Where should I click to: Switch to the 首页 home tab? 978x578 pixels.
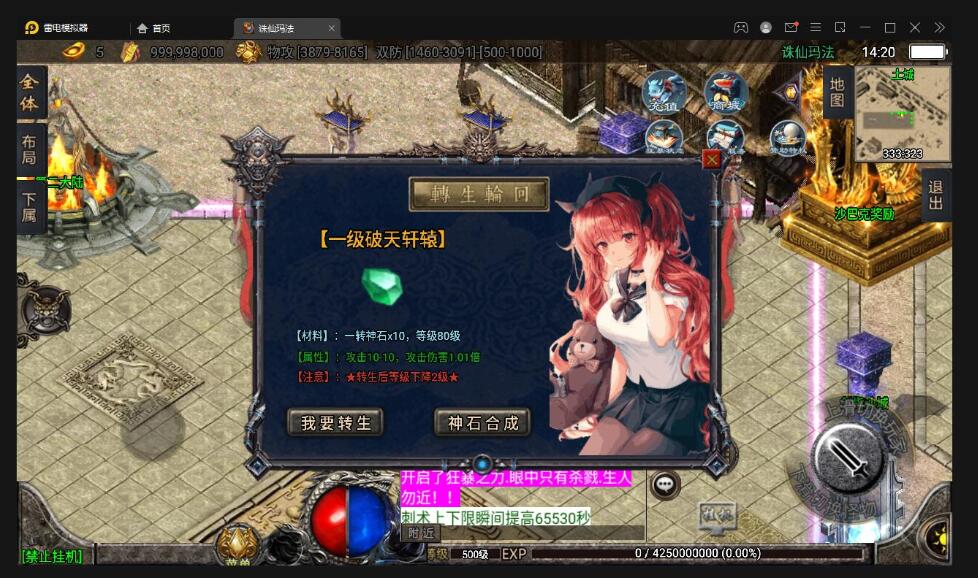point(153,28)
